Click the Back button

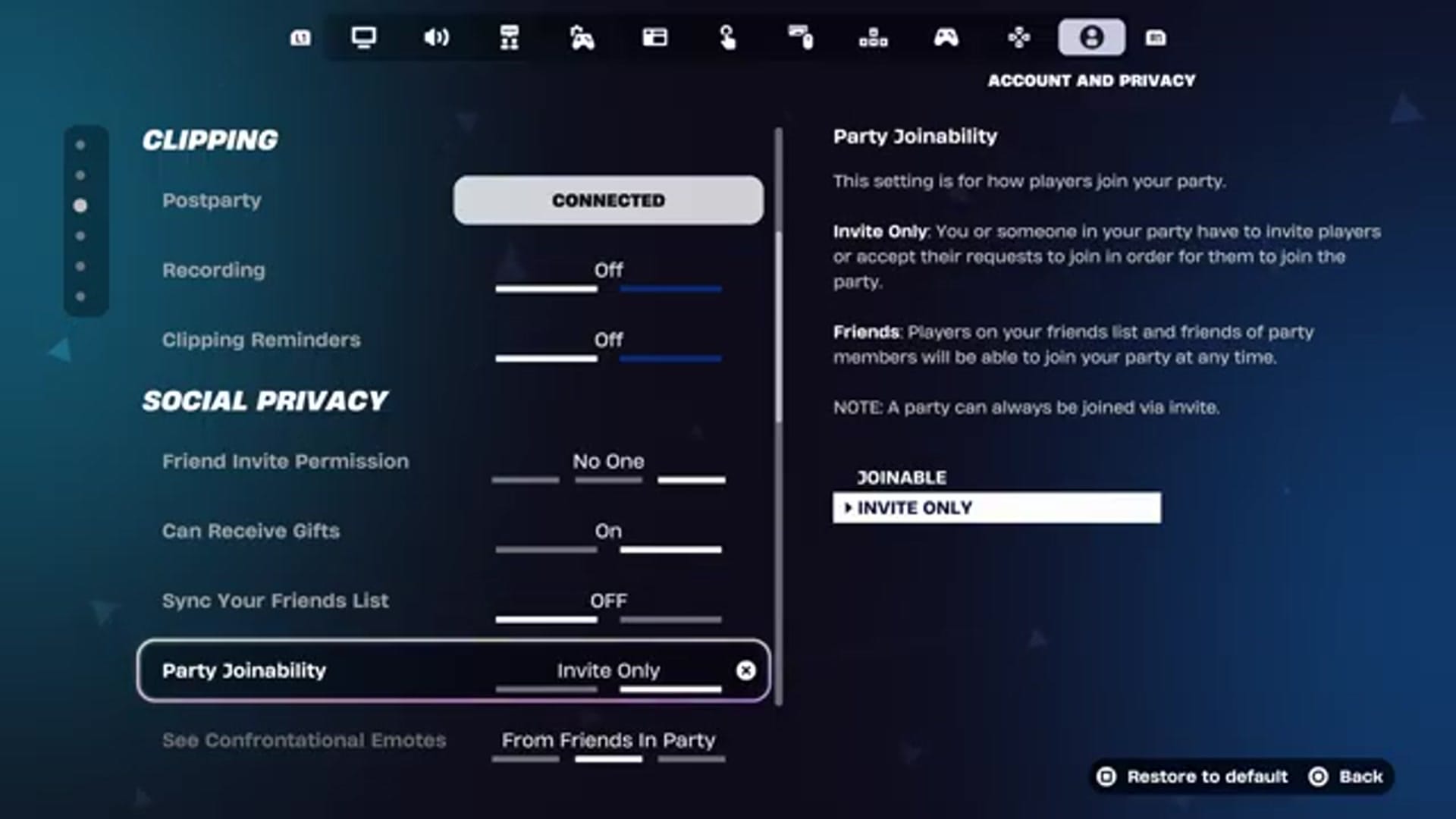pos(1360,777)
